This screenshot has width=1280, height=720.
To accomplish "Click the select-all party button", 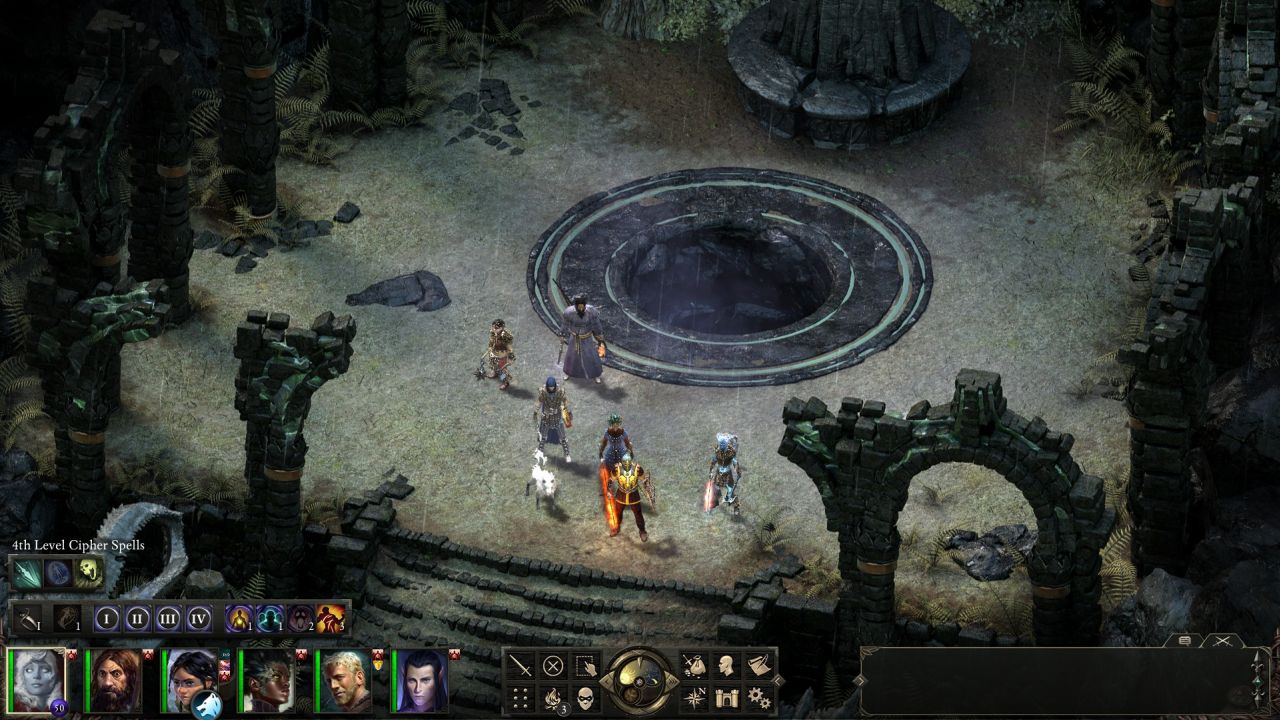I will pos(586,666).
